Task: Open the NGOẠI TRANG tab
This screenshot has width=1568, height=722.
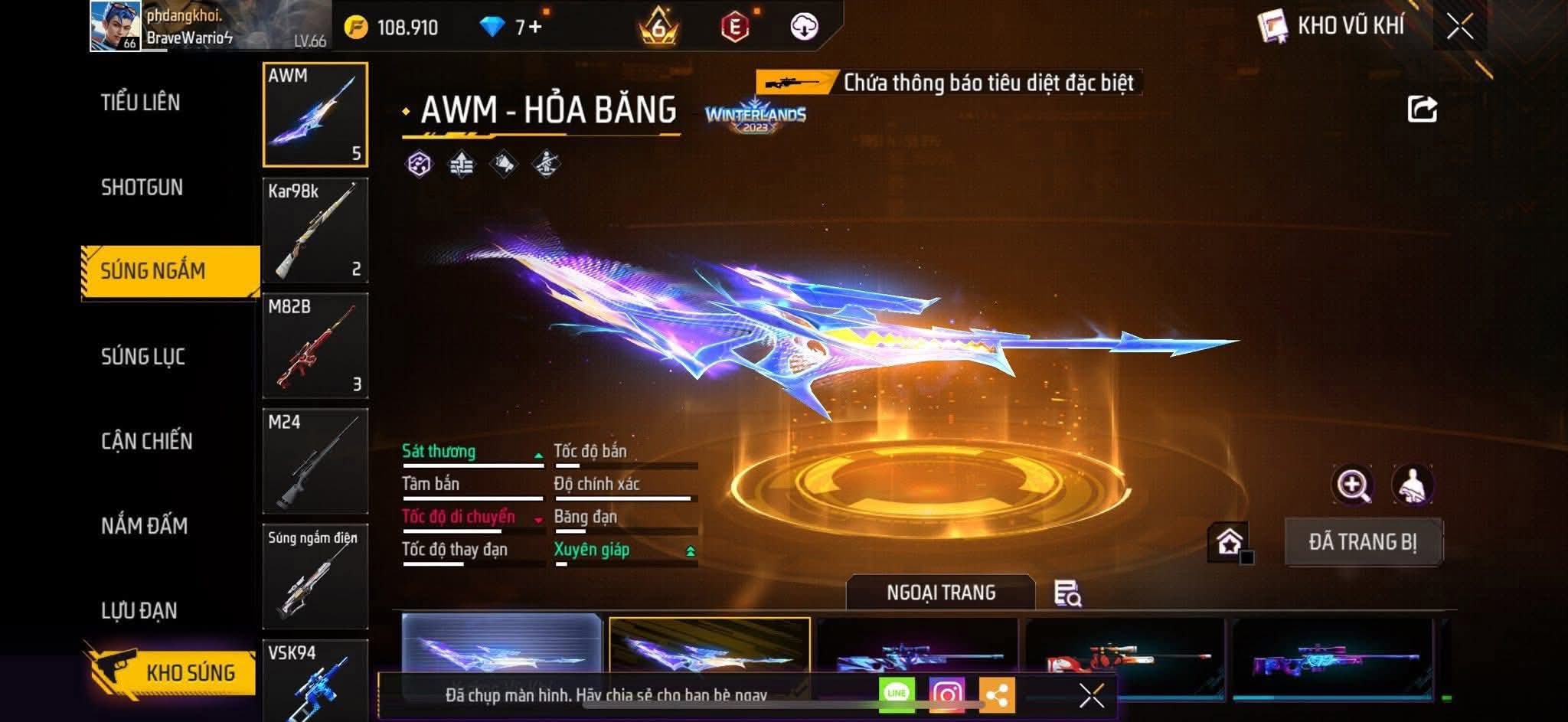Action: tap(941, 593)
